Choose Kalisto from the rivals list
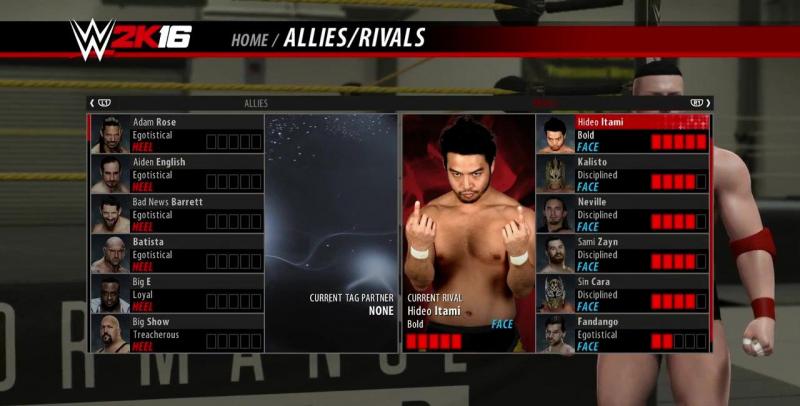The width and height of the screenshot is (800, 406). point(622,174)
